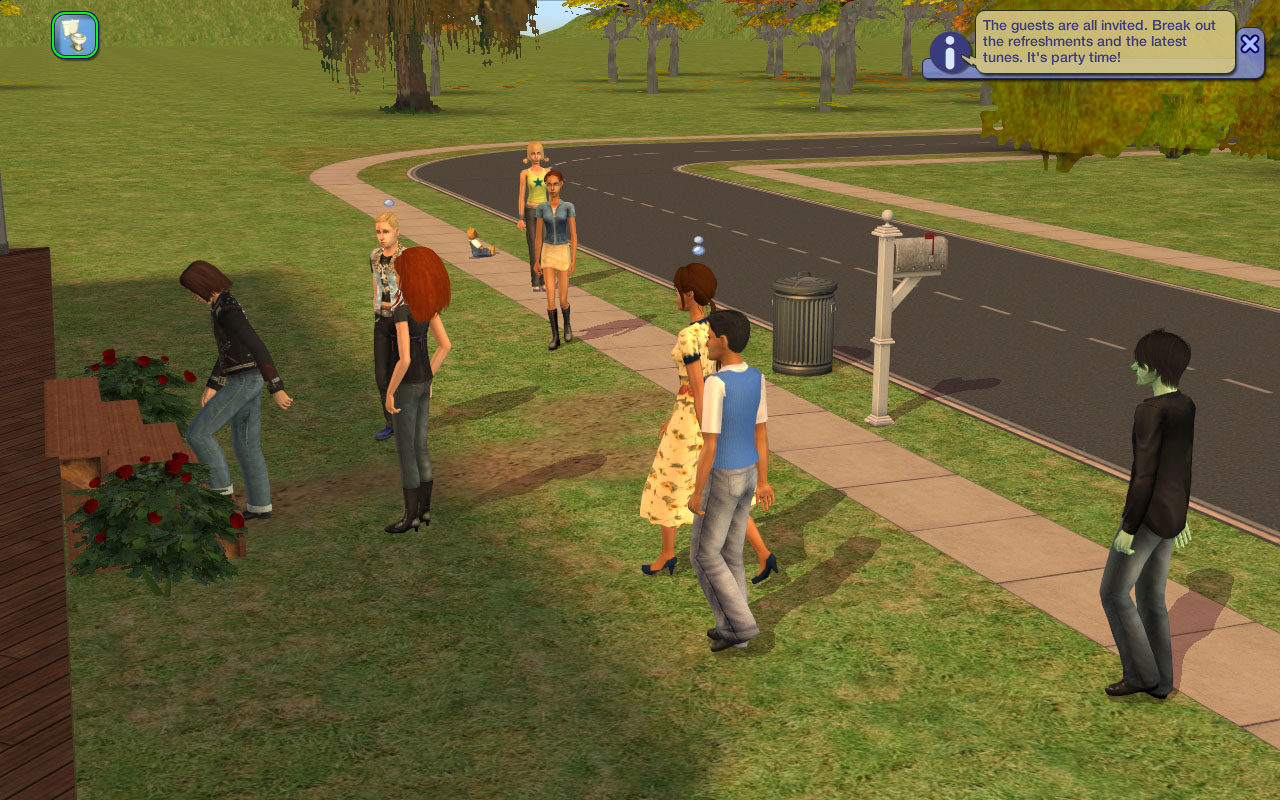Click the blue info icon on notification
Screen dimensions: 1280x800
coord(949,51)
